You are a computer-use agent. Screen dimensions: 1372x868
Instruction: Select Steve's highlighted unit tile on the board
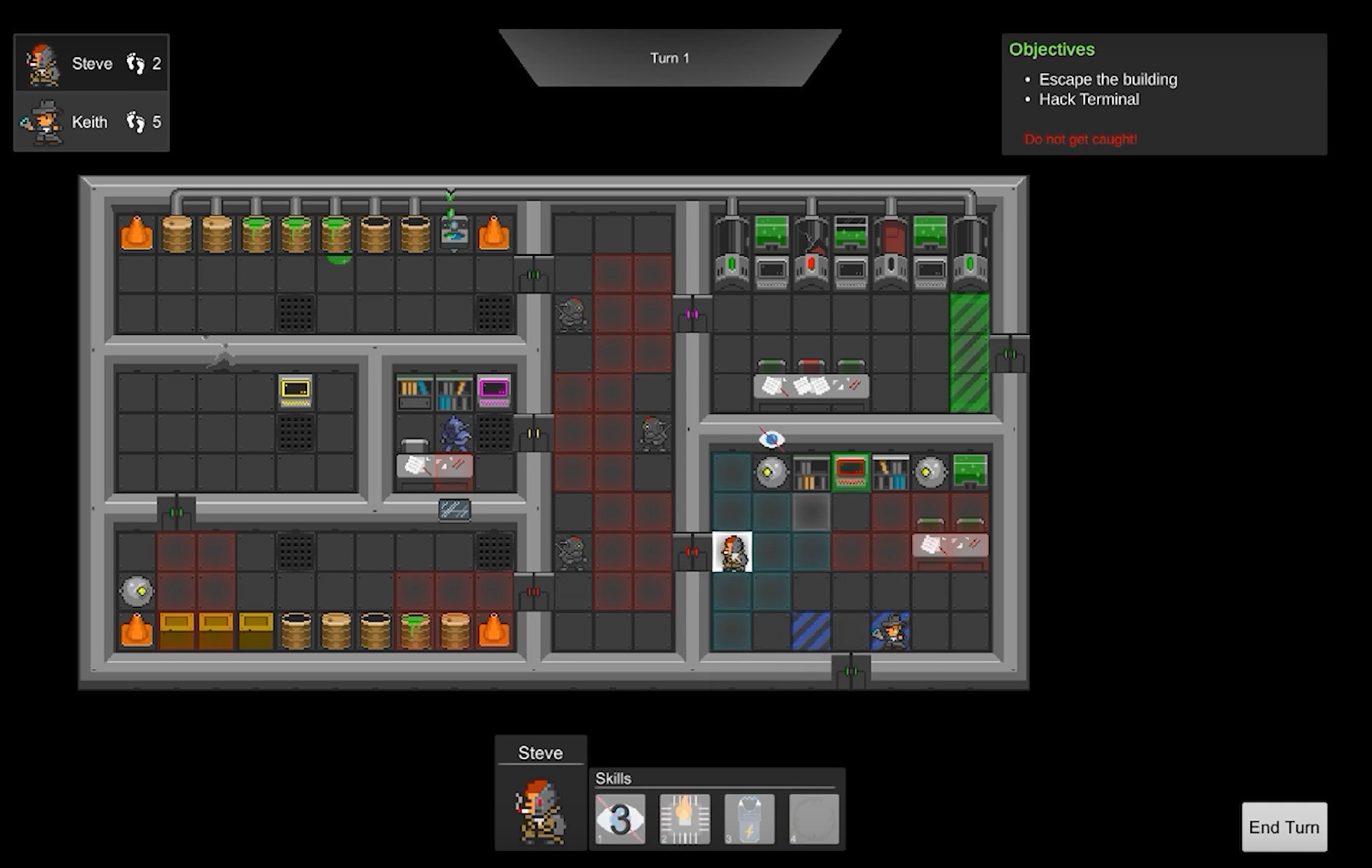coord(732,552)
